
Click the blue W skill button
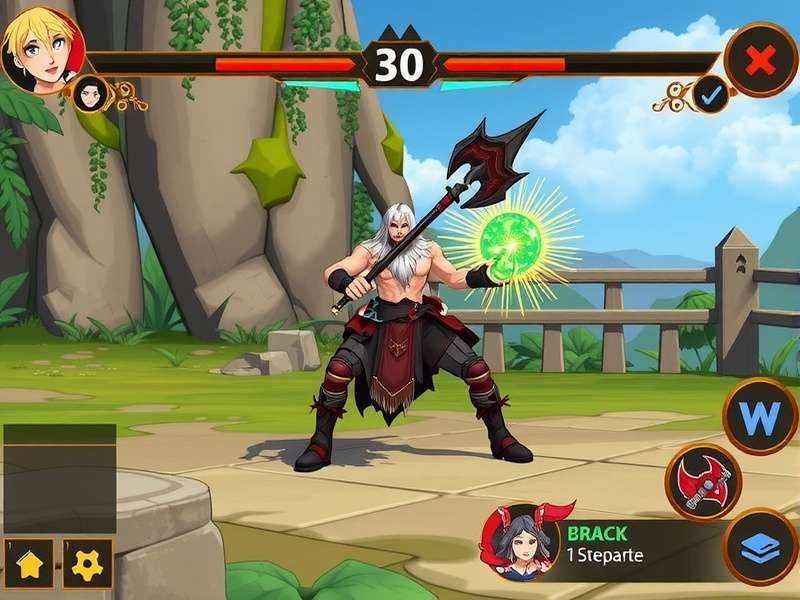(760, 416)
